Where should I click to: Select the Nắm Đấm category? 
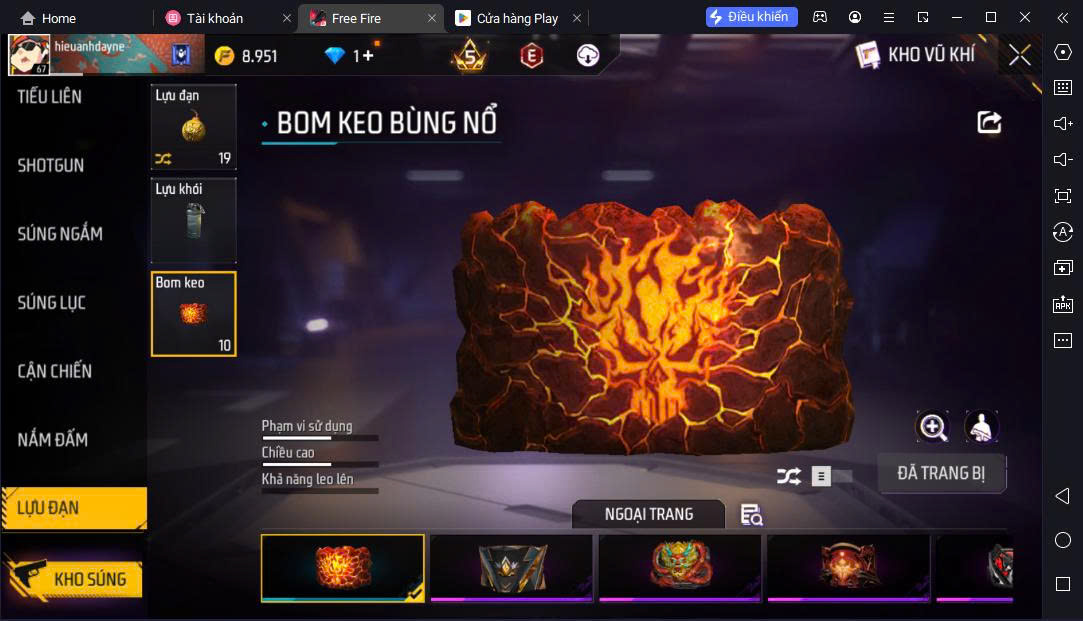tap(53, 440)
